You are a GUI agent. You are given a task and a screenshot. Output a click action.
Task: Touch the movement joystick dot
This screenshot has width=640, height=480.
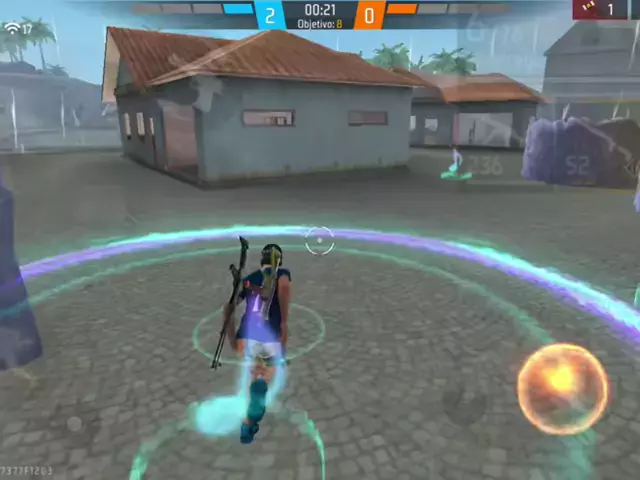(x=74, y=424)
